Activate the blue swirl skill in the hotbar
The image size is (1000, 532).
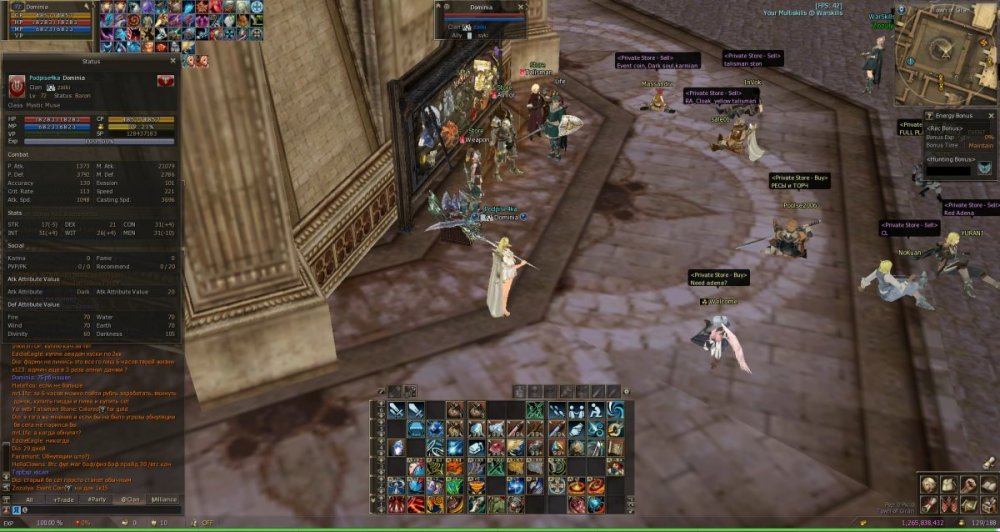point(615,410)
